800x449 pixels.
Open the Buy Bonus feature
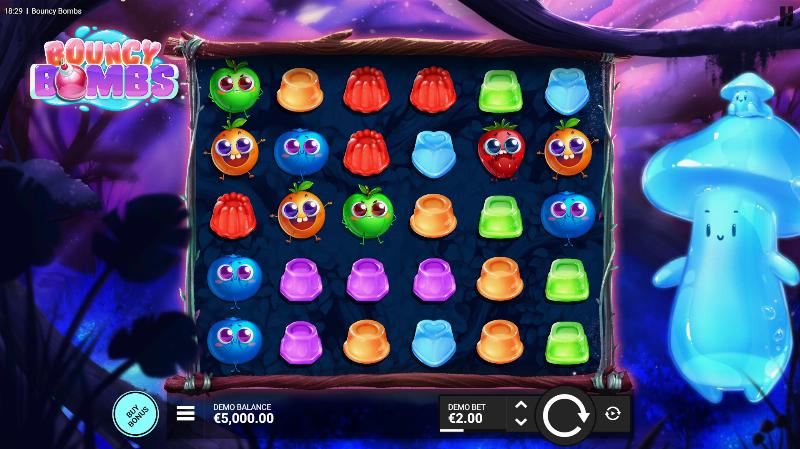135,412
